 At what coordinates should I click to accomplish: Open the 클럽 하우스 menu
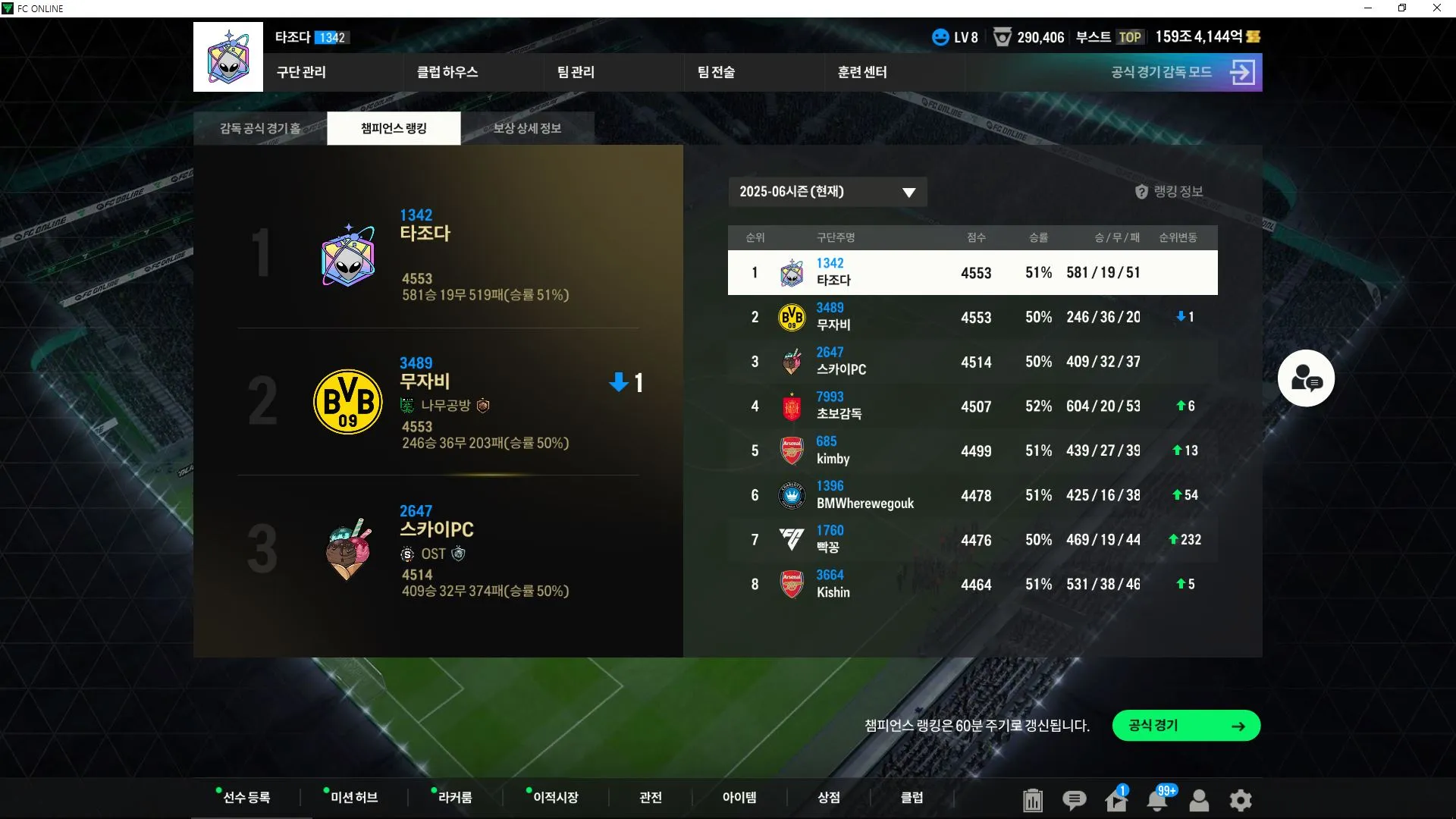447,72
